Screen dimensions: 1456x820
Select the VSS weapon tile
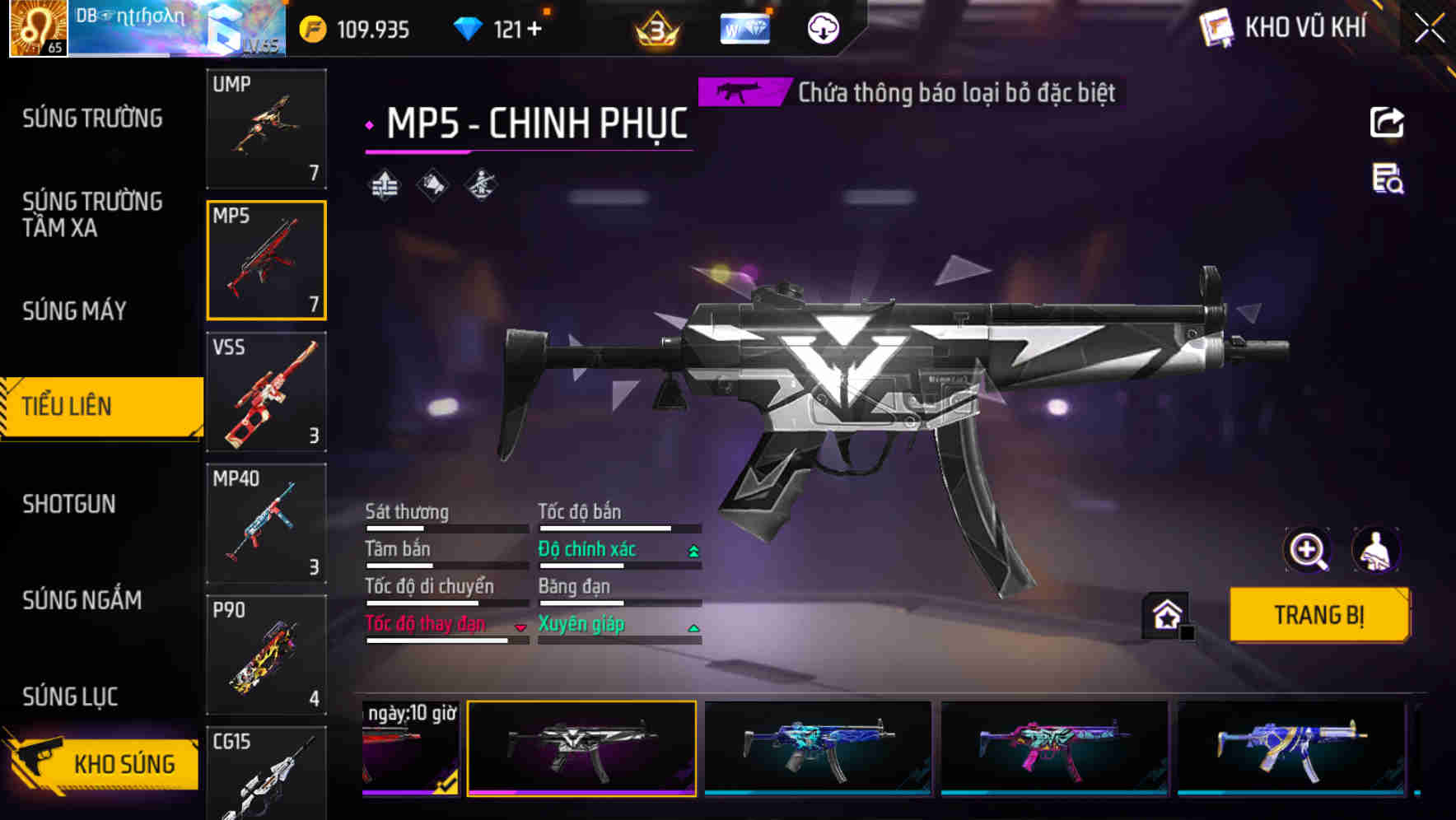pos(266,392)
